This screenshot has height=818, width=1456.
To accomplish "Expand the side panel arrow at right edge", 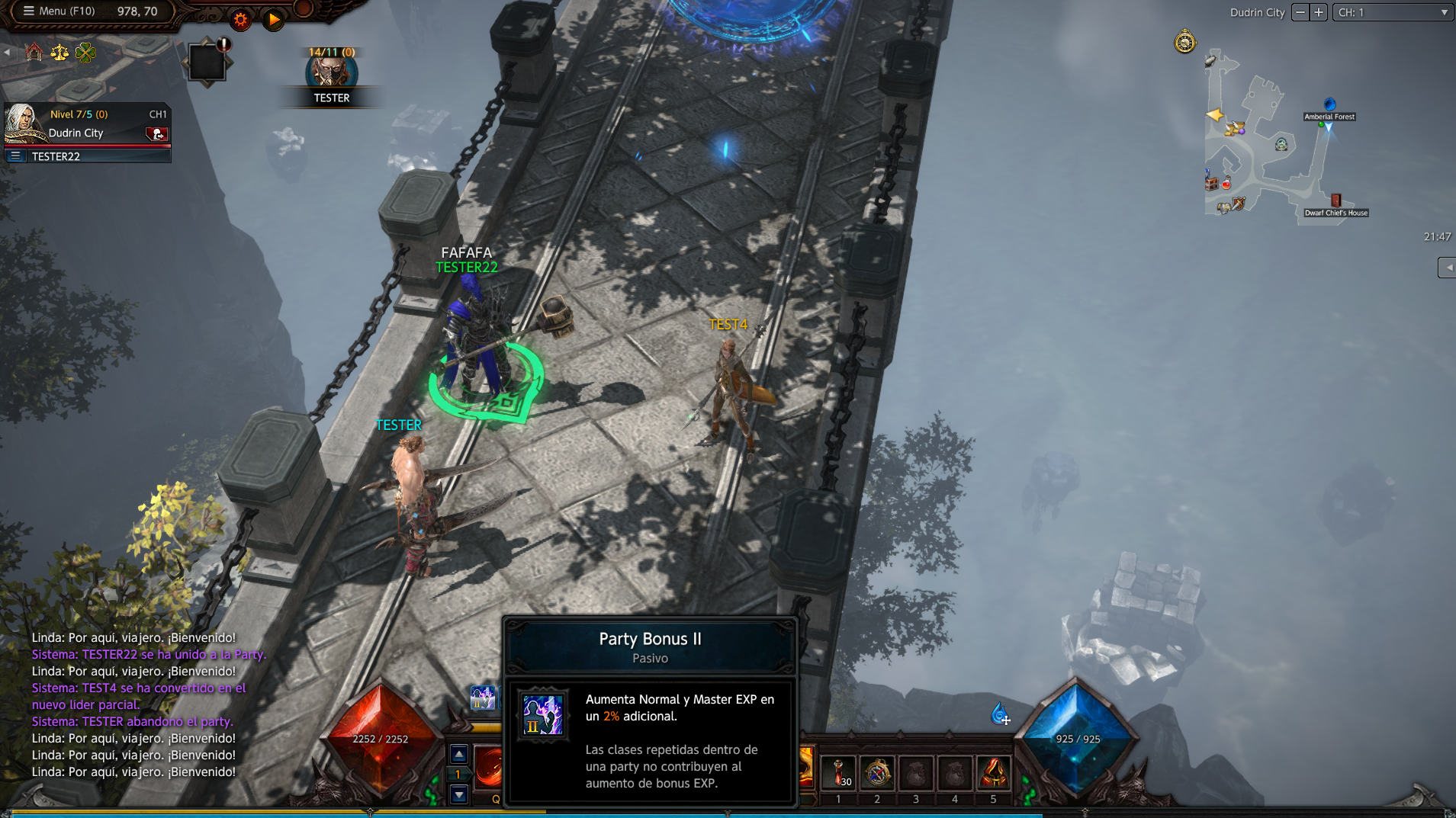I will (1447, 268).
